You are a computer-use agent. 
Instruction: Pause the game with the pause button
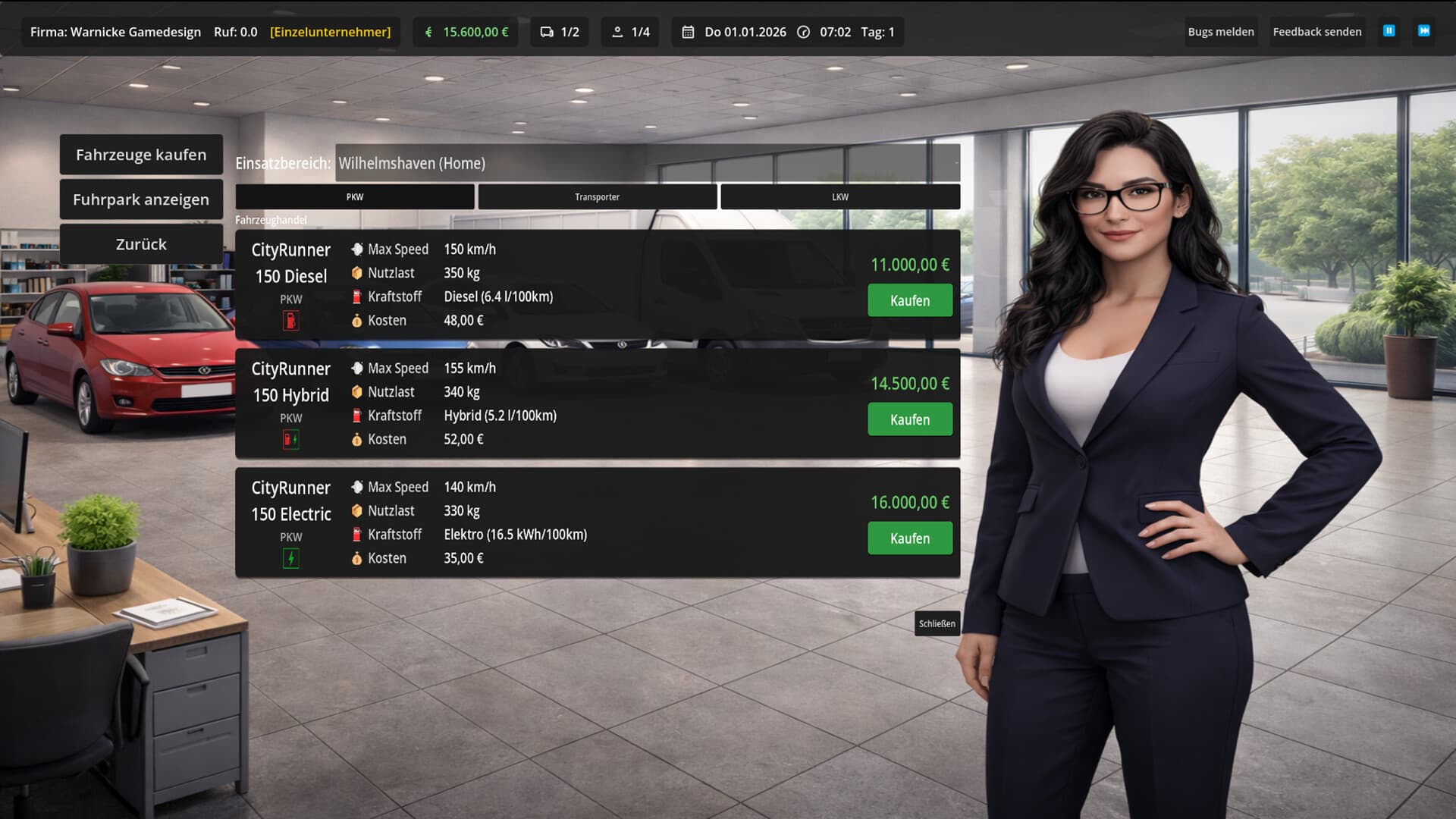pos(1389,31)
